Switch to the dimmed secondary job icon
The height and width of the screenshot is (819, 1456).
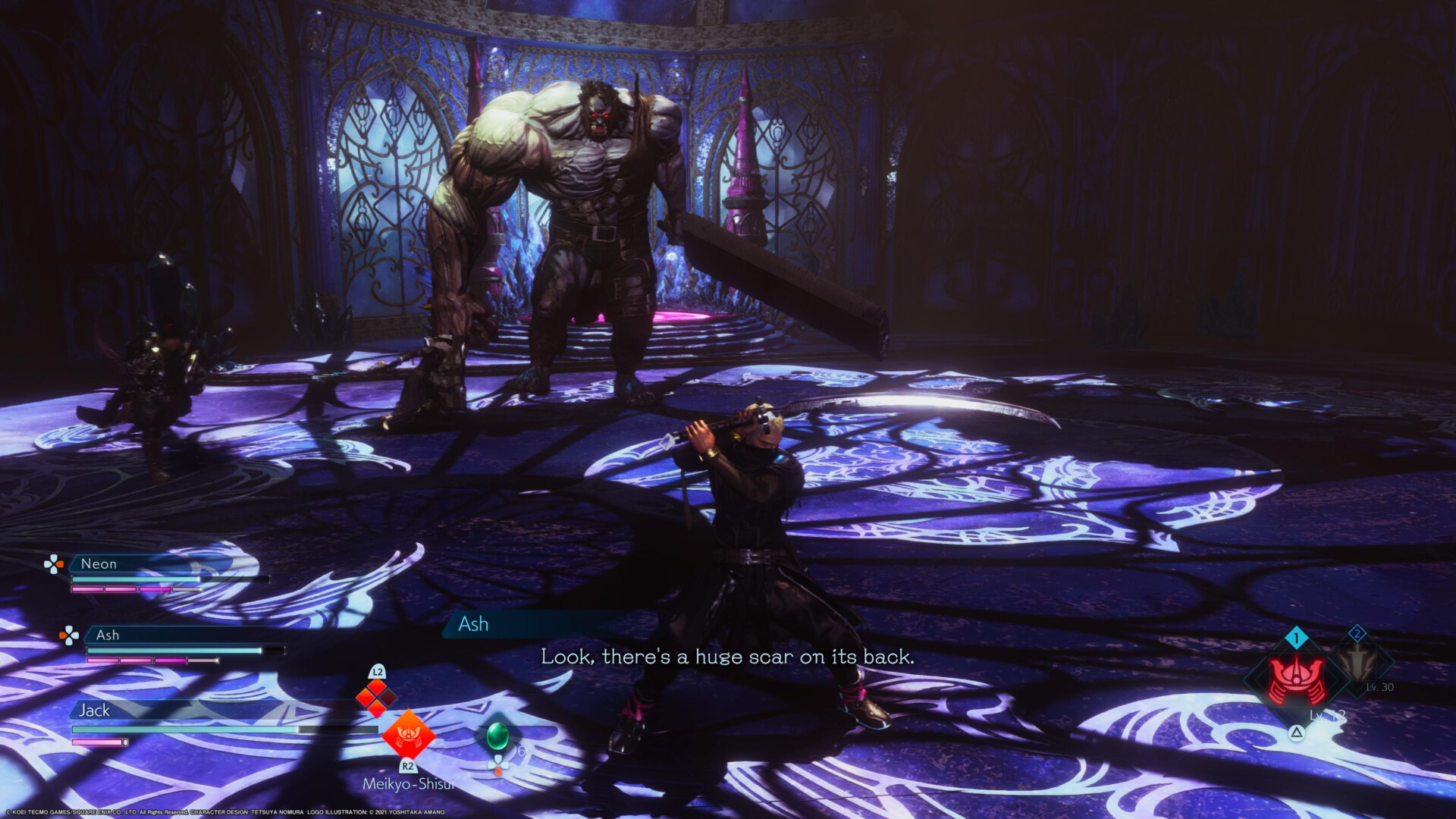1358,663
